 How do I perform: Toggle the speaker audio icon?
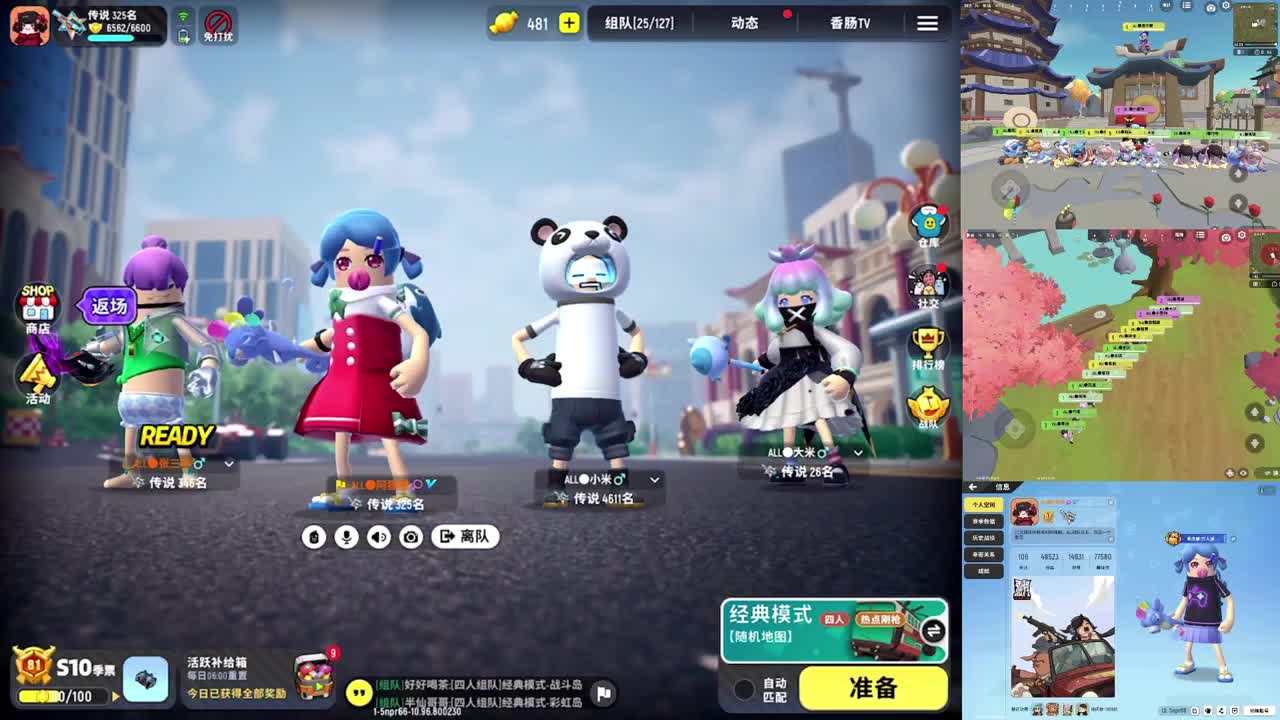379,537
